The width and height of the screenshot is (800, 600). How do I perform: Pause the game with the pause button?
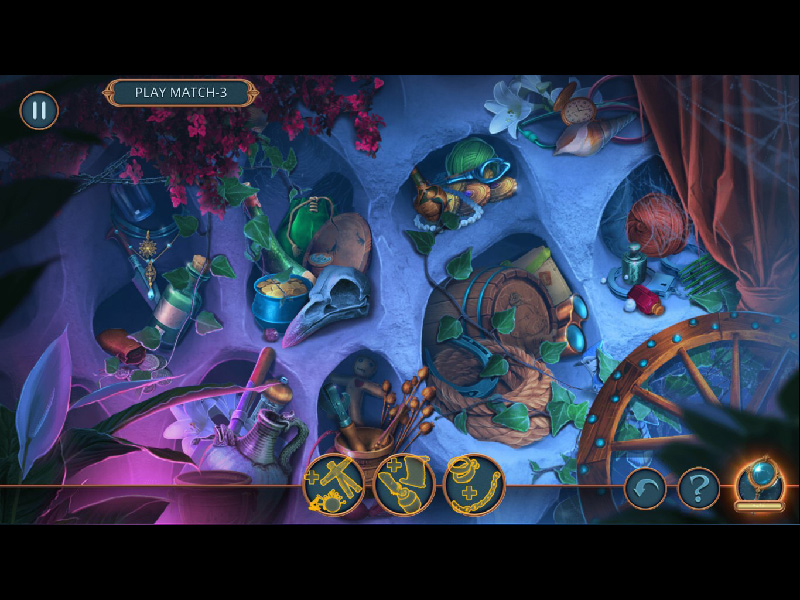[39, 110]
